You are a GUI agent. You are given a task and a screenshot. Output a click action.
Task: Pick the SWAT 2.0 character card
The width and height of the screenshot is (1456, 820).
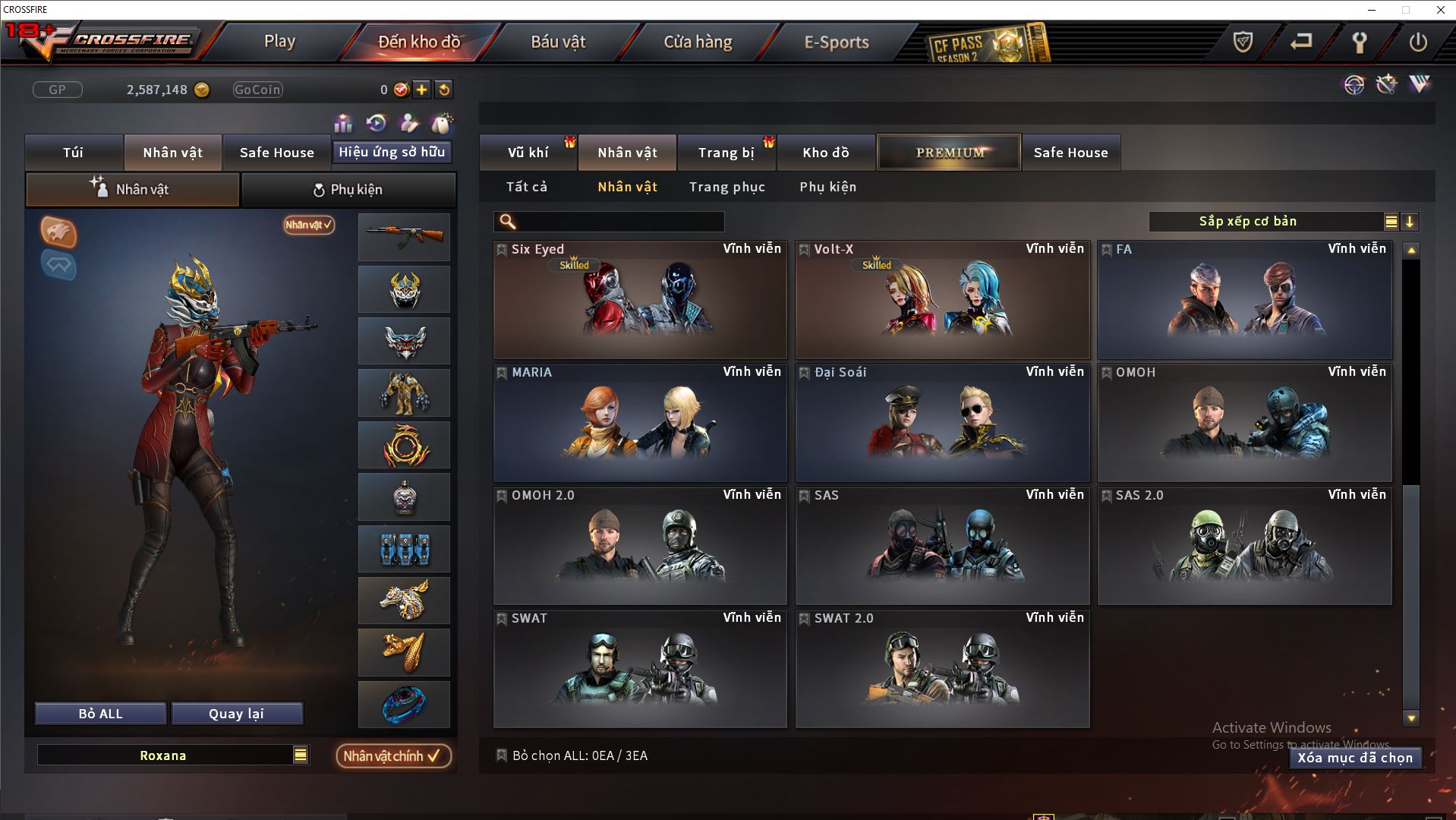pyautogui.click(x=942, y=670)
